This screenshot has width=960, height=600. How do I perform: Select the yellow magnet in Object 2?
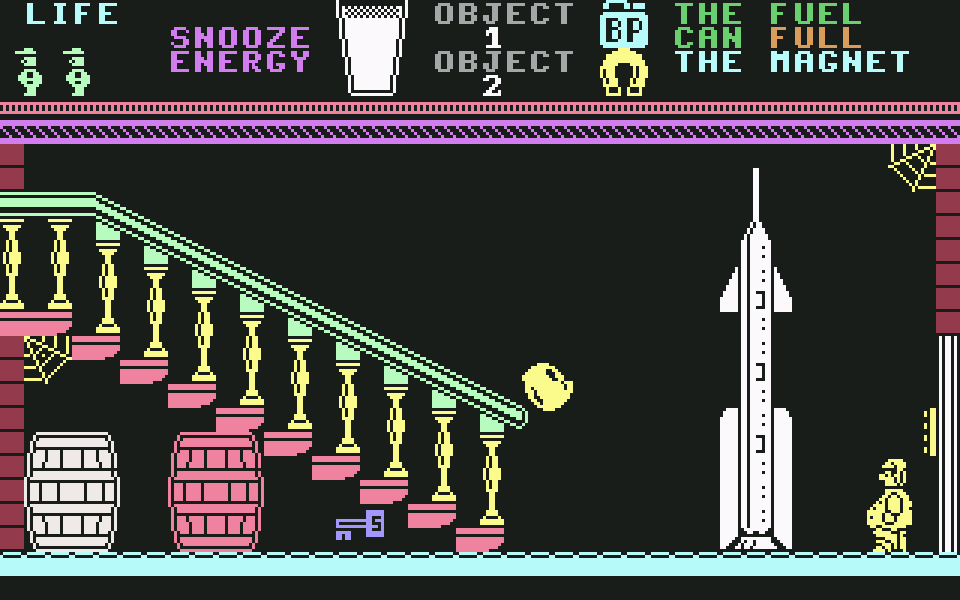[x=624, y=73]
